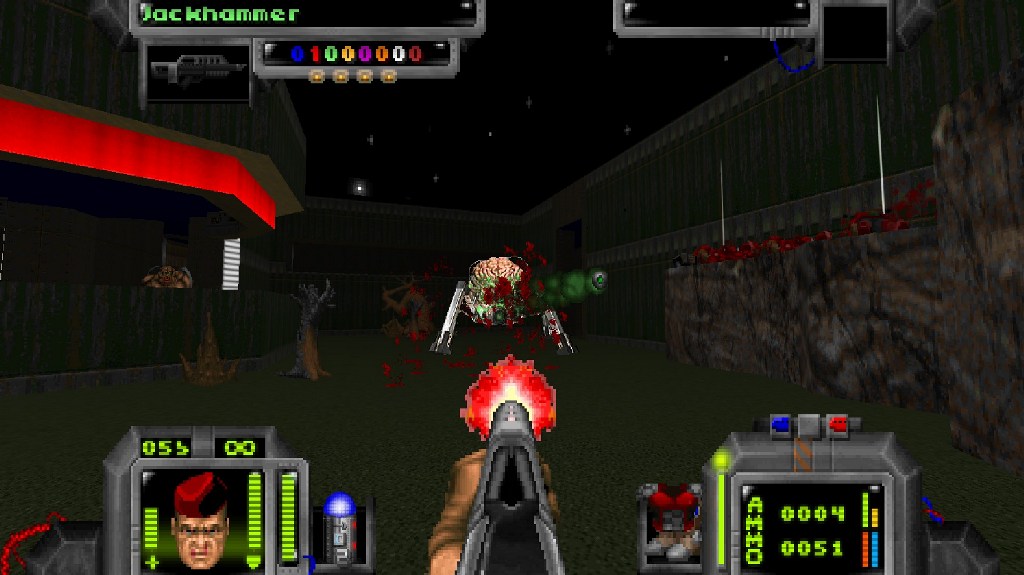Click the blue key indicator
Screen dimensions: 1024x575
point(781,424)
